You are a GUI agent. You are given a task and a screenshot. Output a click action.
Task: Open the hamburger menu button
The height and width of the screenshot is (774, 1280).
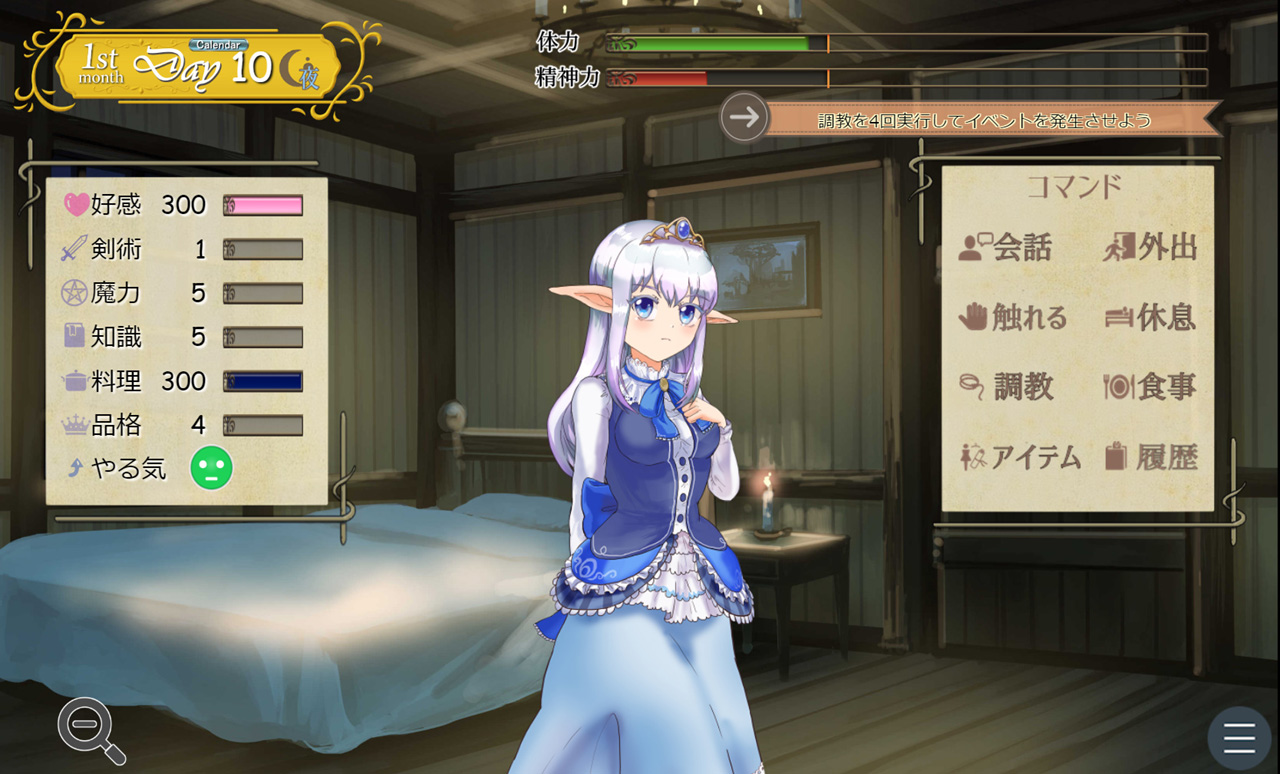click(x=1239, y=738)
